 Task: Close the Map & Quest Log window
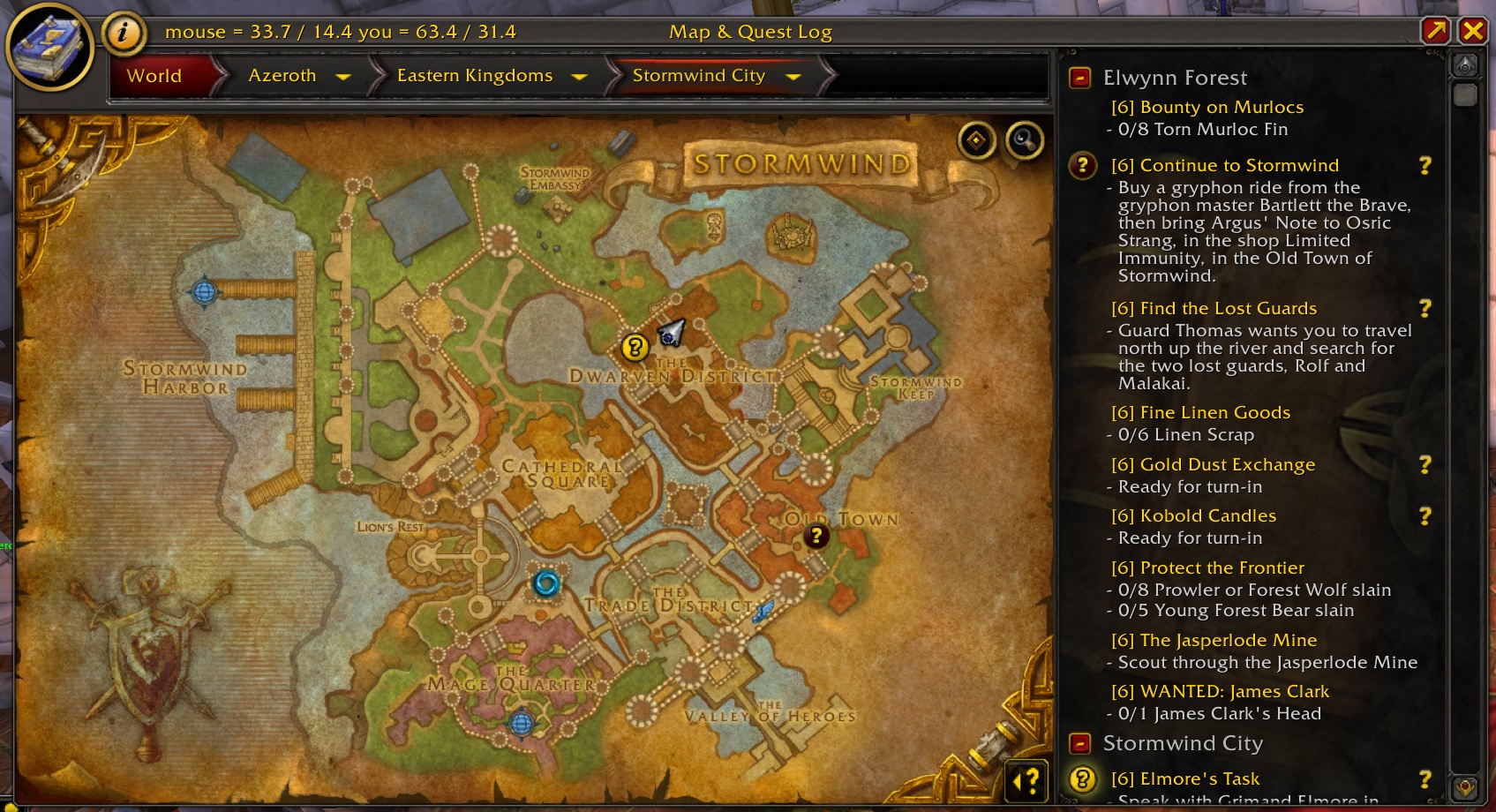(x=1473, y=32)
